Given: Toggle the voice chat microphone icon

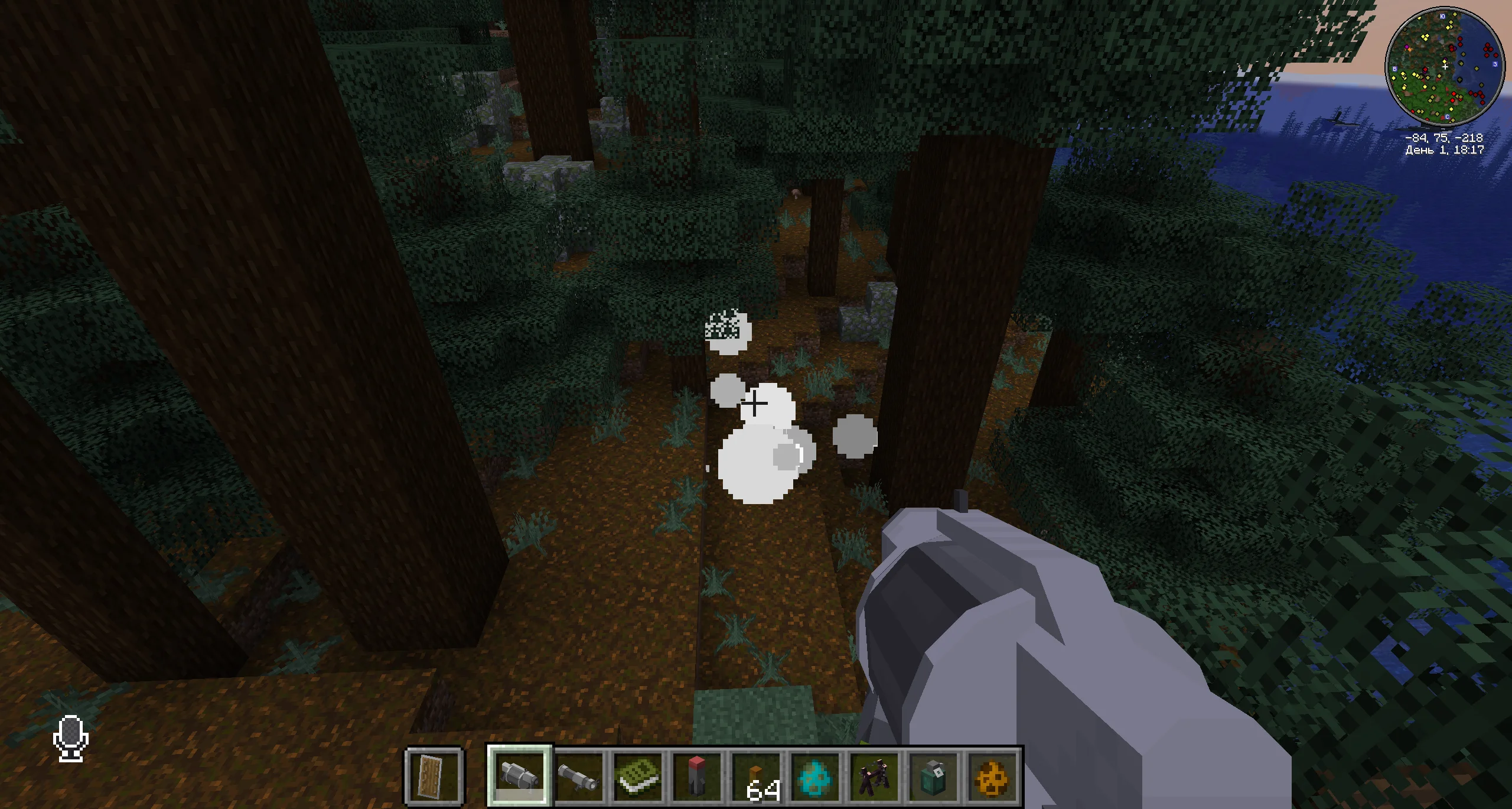Looking at the screenshot, I should pyautogui.click(x=71, y=738).
